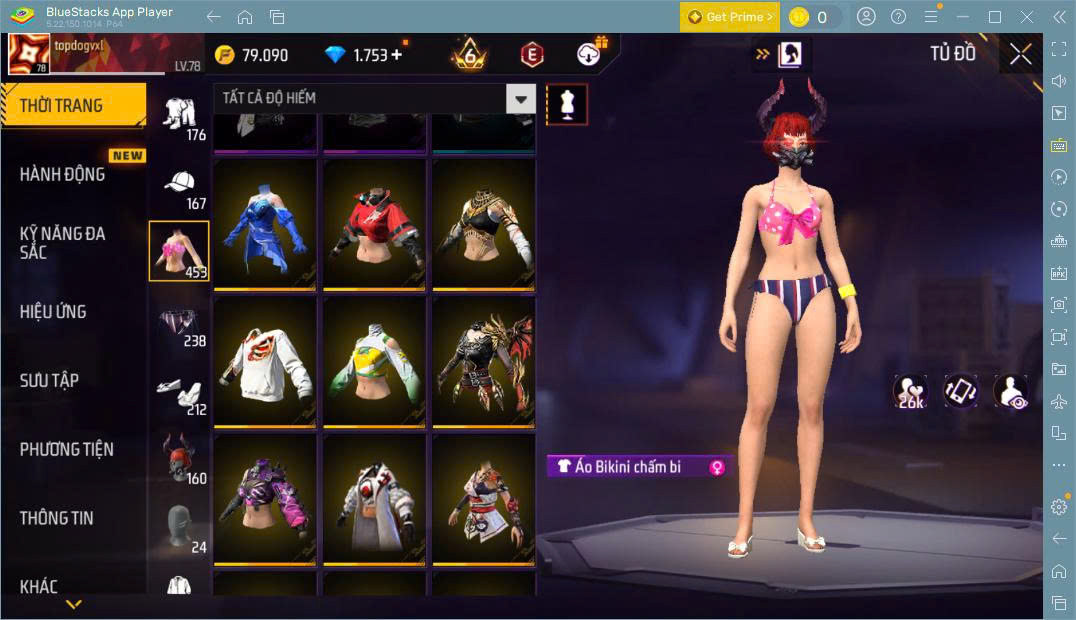
Task: Select the Hiệu Ứng category
Action: (53, 312)
